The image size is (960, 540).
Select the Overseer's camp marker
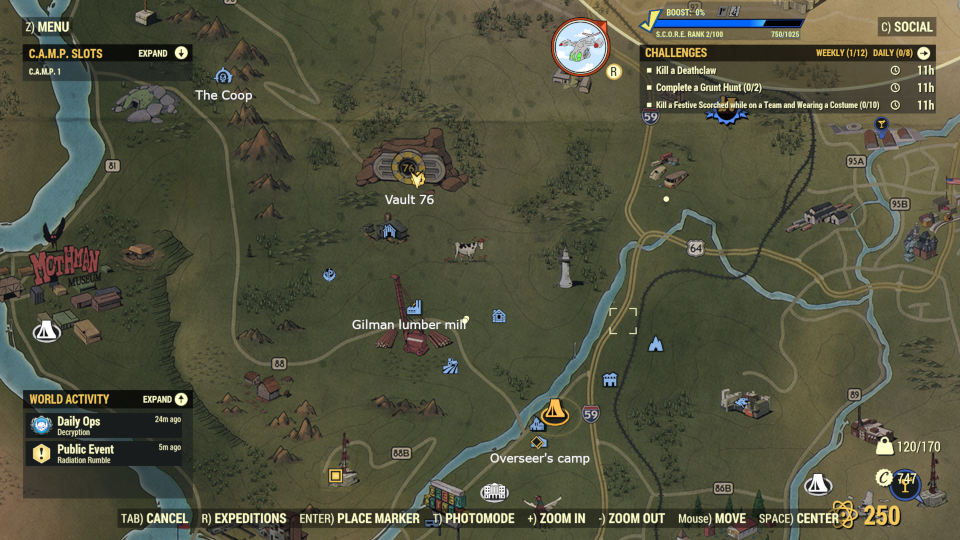(554, 413)
